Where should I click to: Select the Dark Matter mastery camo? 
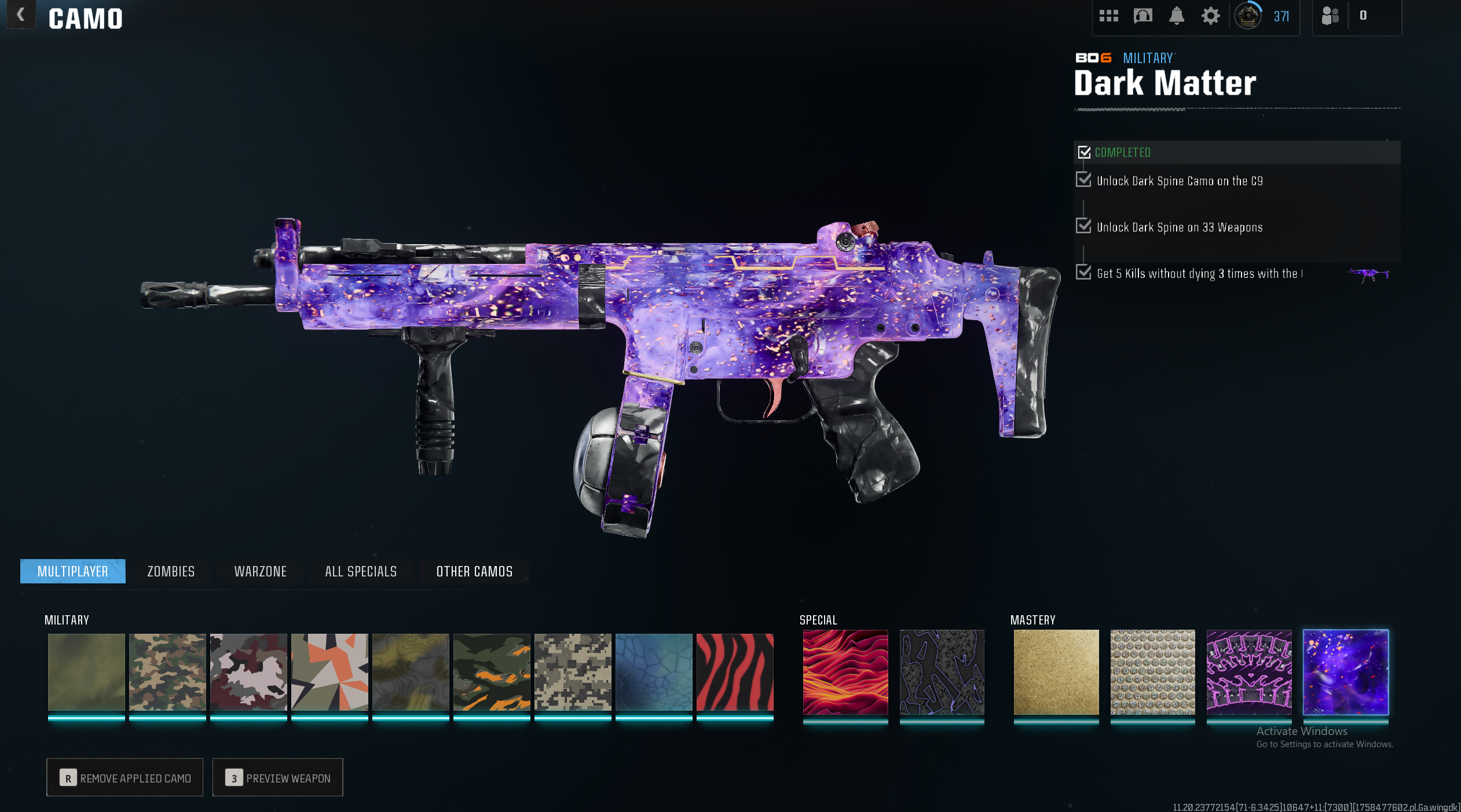pyautogui.click(x=1345, y=672)
